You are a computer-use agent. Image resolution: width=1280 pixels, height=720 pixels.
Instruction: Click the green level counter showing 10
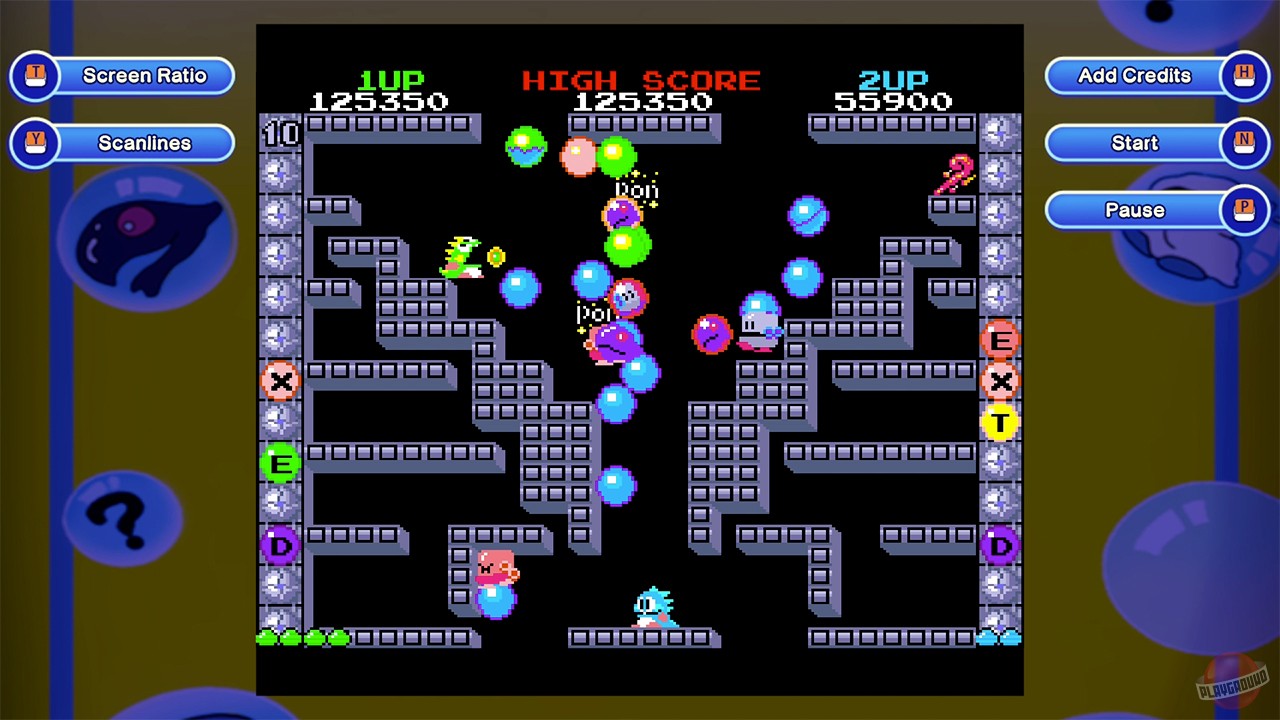point(281,133)
